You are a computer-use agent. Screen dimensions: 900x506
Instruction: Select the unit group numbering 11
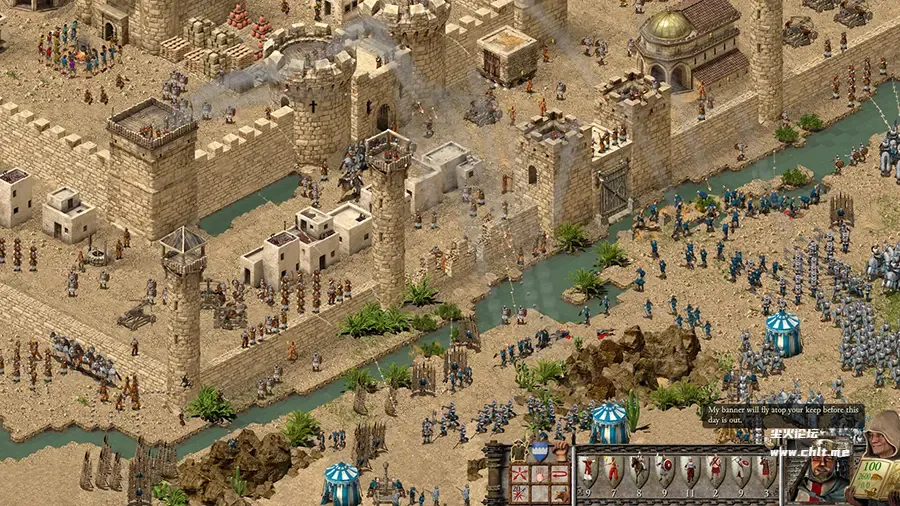point(690,470)
